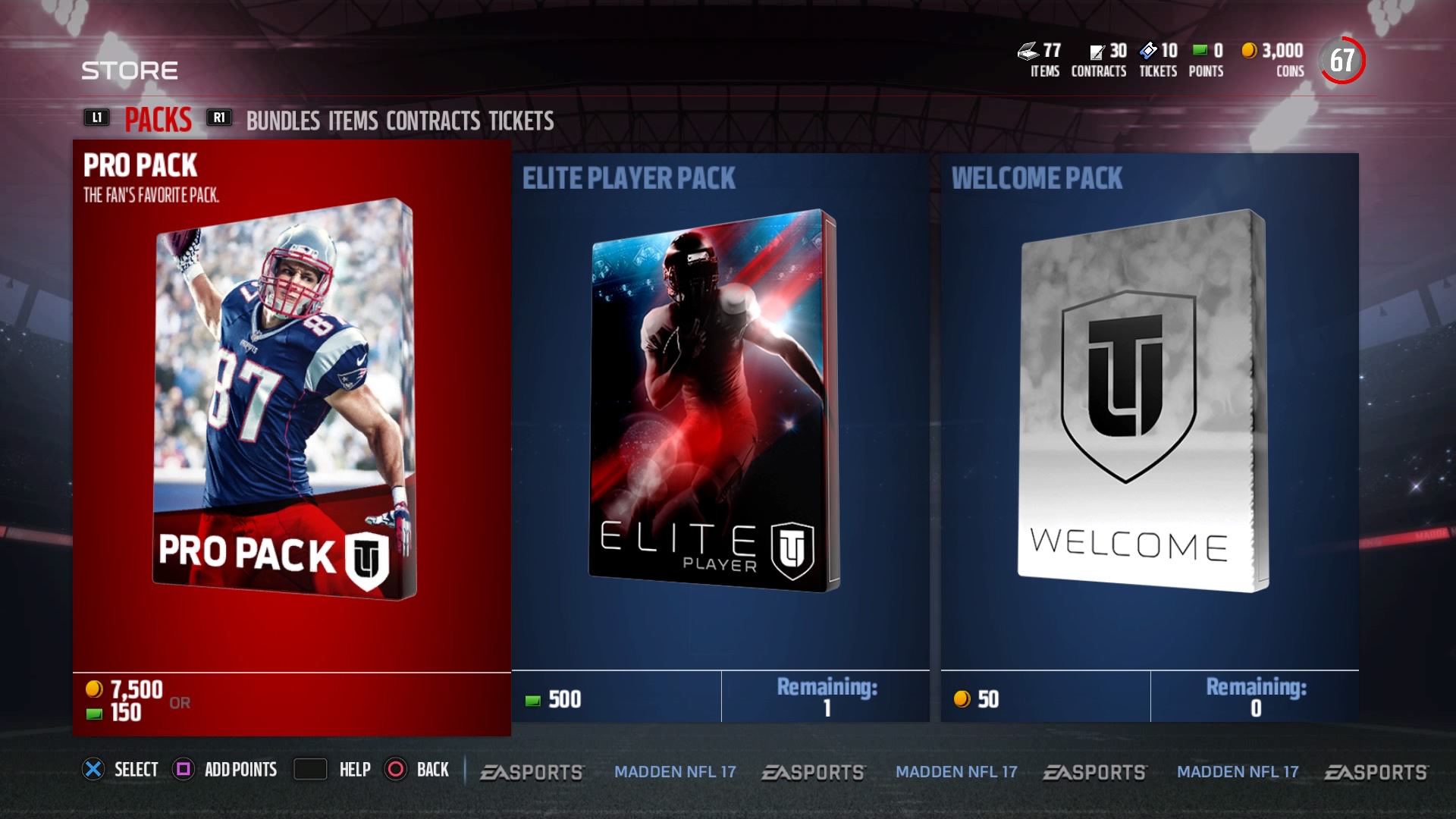1456x819 pixels.
Task: Toggle the Square Add Points prompt
Action: (182, 770)
